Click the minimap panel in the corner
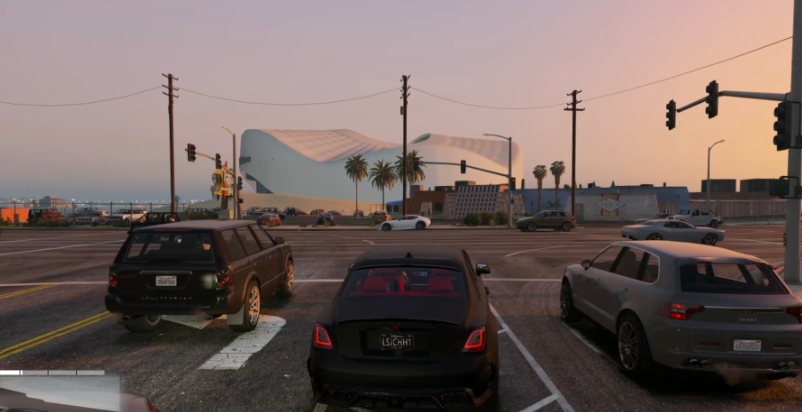The image size is (802, 412). coord(60,393)
